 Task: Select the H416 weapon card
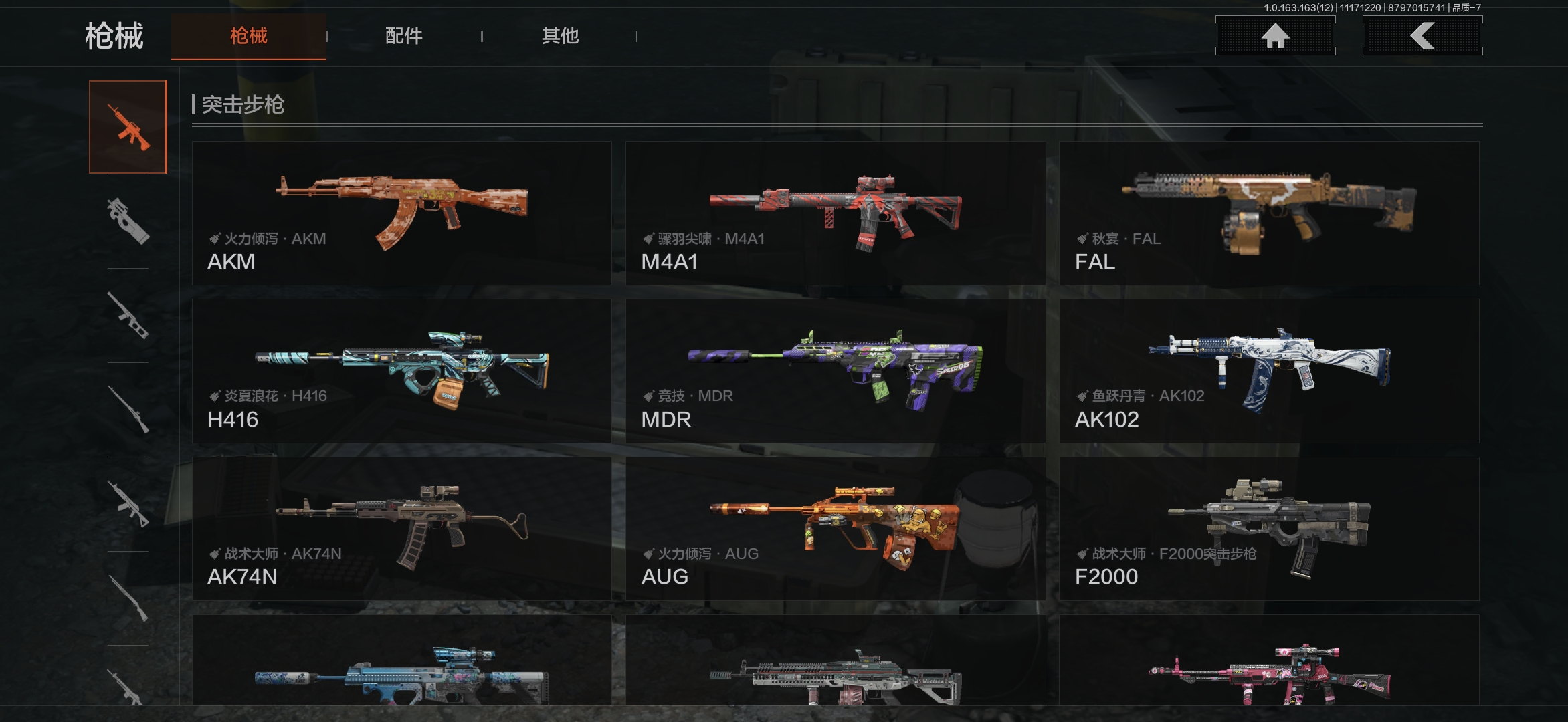pos(401,371)
